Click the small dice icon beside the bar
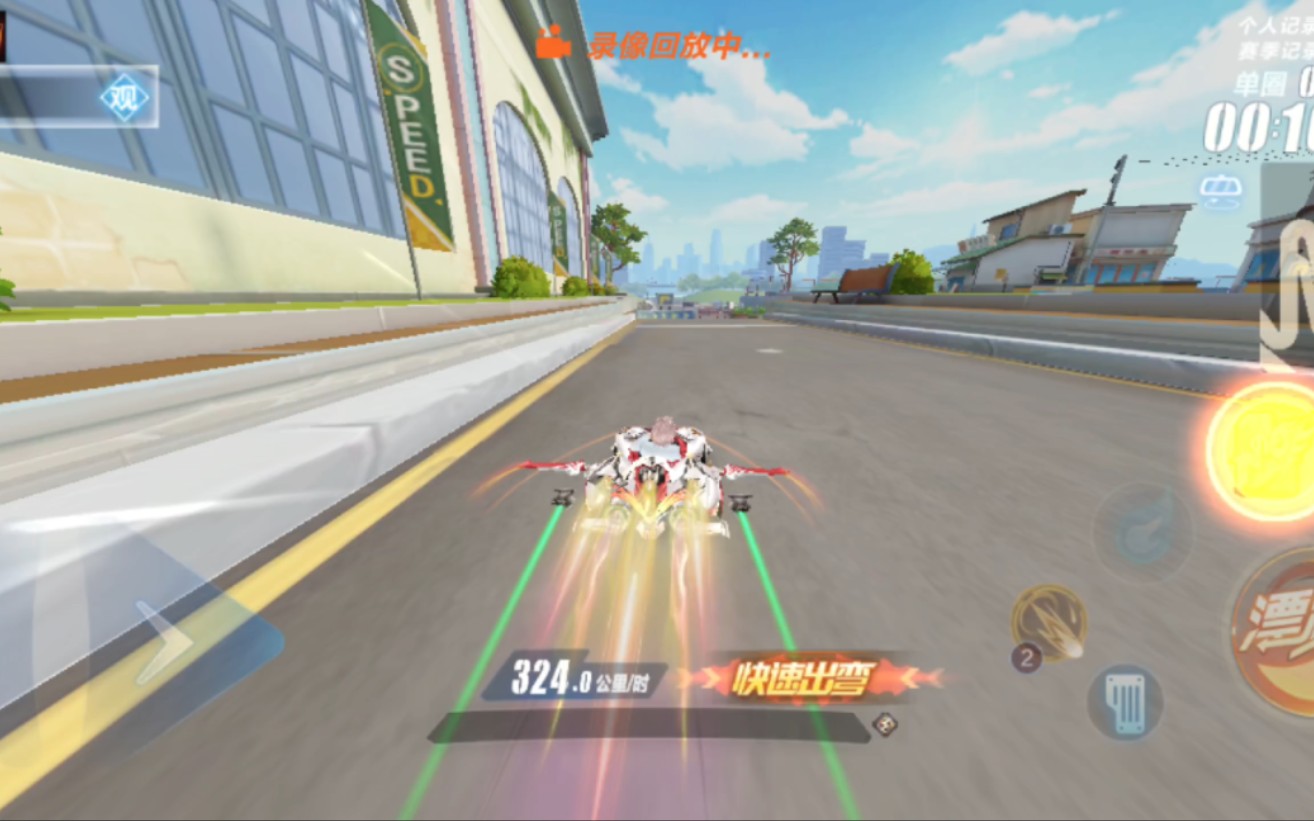1314x821 pixels. point(884,724)
